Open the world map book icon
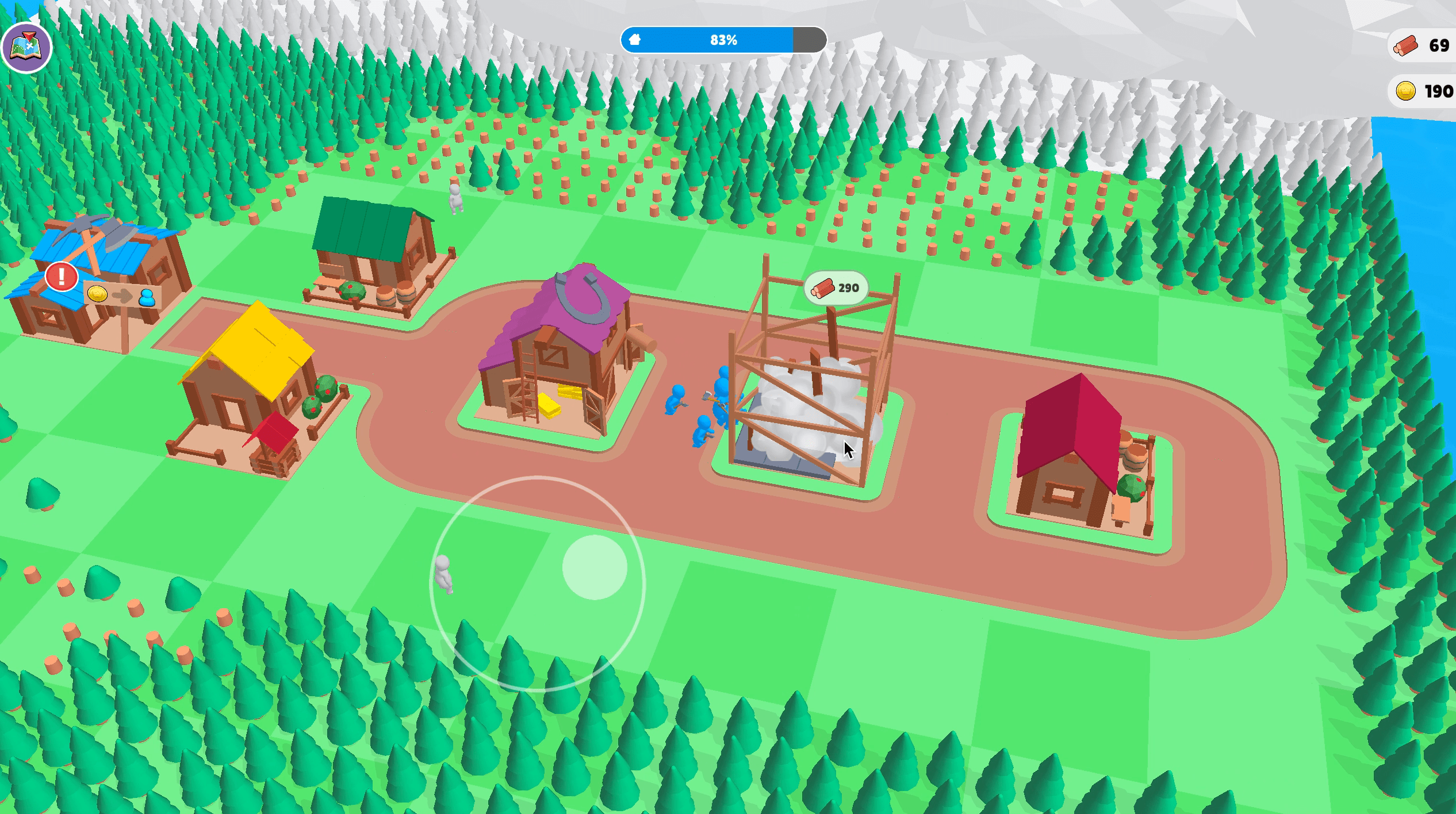 point(26,47)
